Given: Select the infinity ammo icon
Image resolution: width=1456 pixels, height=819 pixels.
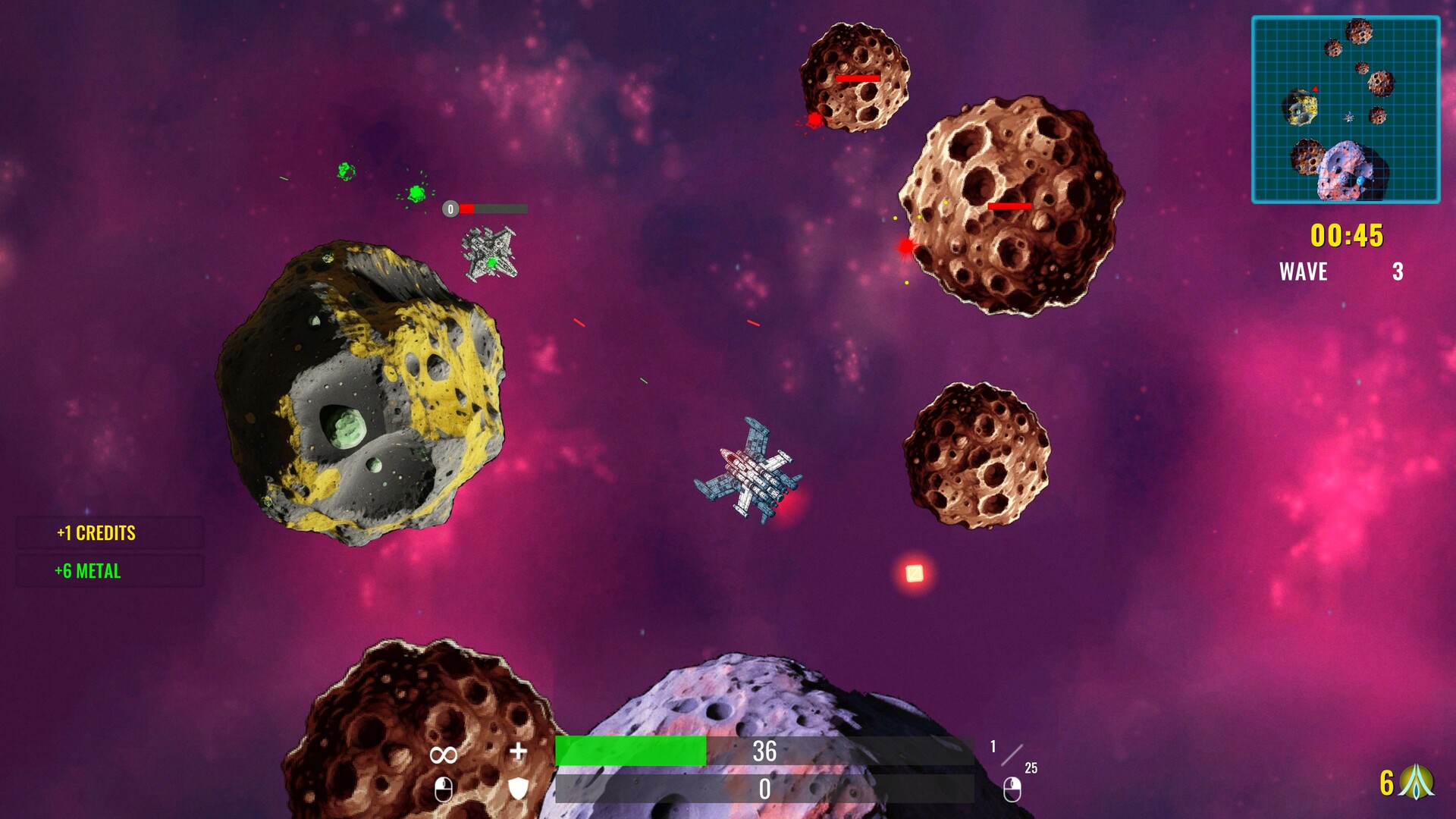Looking at the screenshot, I should click(x=442, y=752).
